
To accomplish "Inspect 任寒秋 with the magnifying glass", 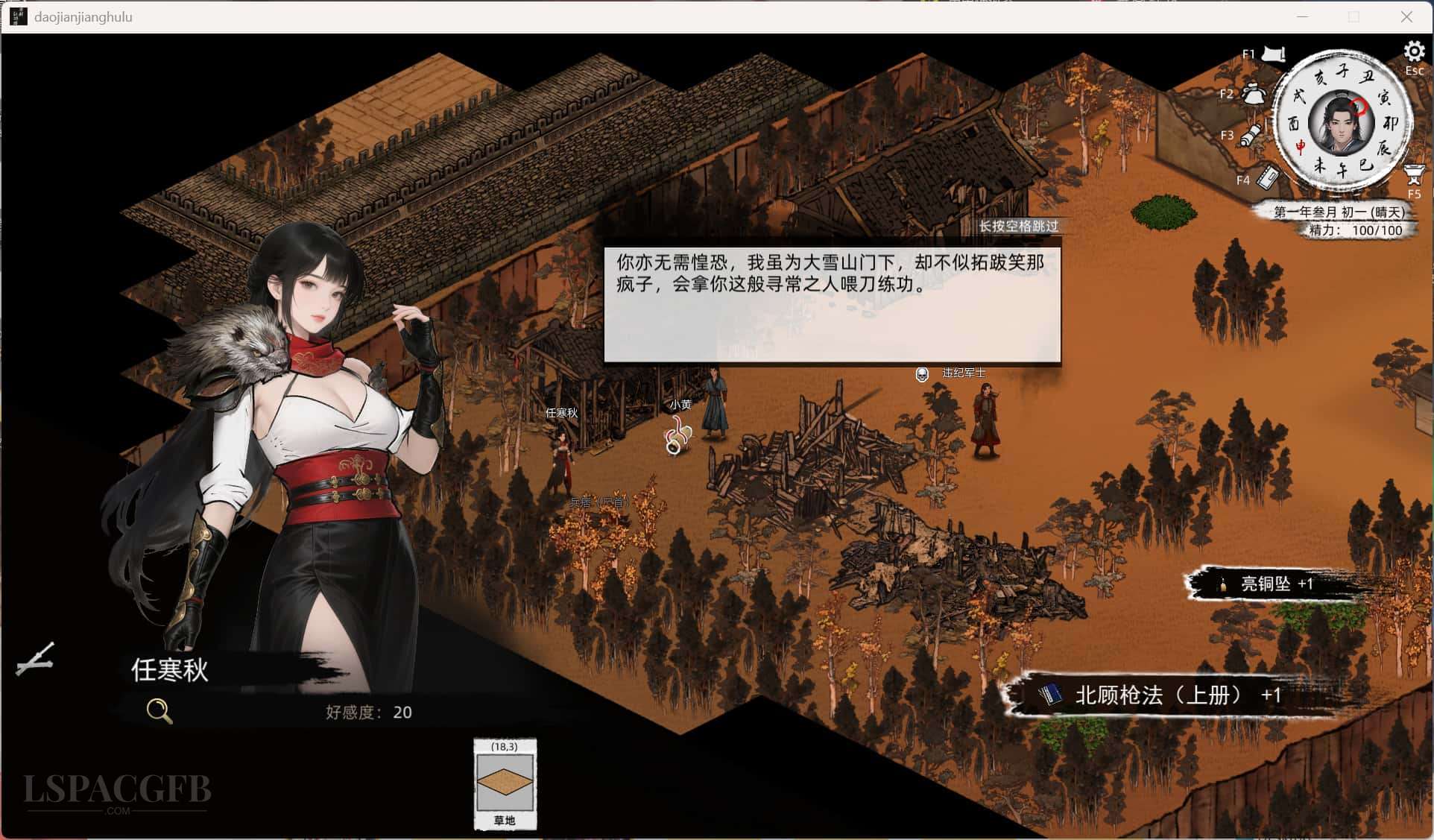I will (159, 711).
